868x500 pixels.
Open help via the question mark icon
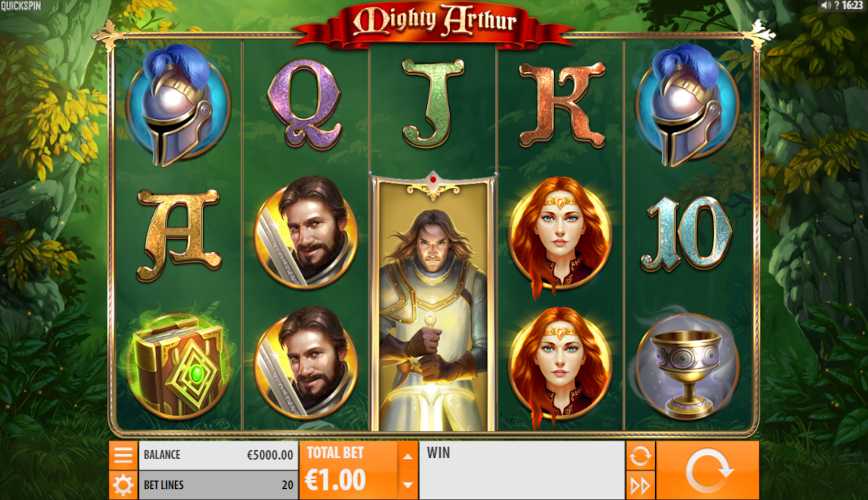pos(837,6)
